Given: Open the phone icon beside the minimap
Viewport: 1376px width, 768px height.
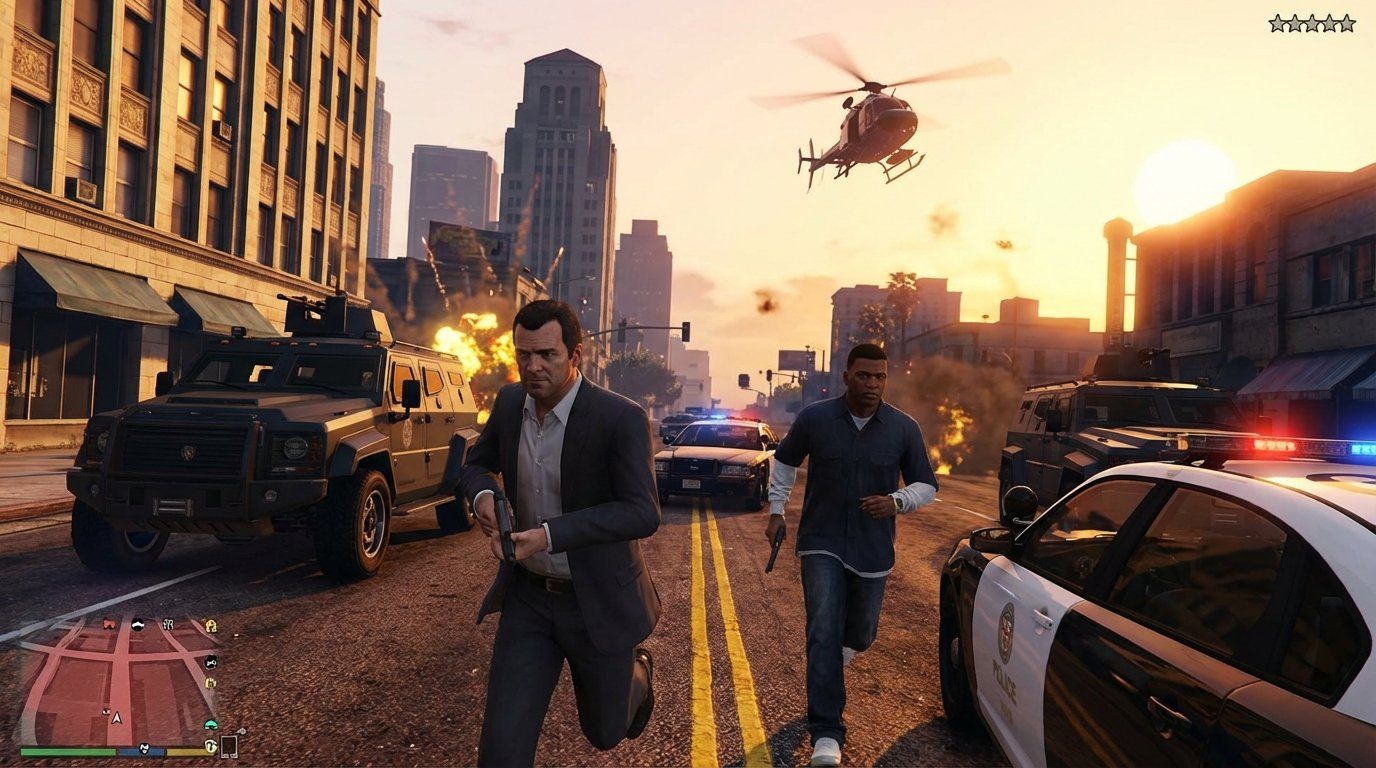Looking at the screenshot, I should click(229, 746).
